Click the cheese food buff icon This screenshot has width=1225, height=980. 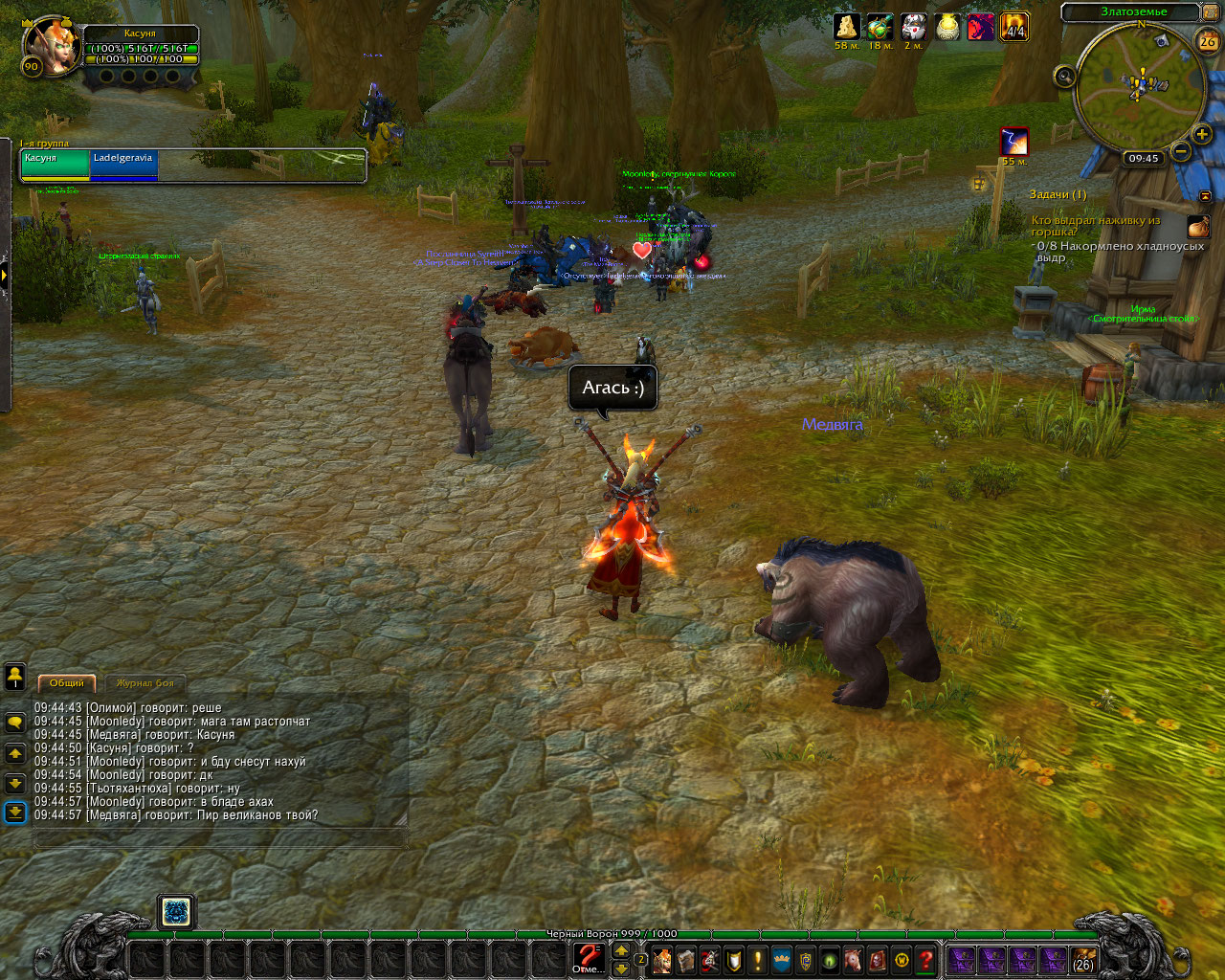click(846, 27)
